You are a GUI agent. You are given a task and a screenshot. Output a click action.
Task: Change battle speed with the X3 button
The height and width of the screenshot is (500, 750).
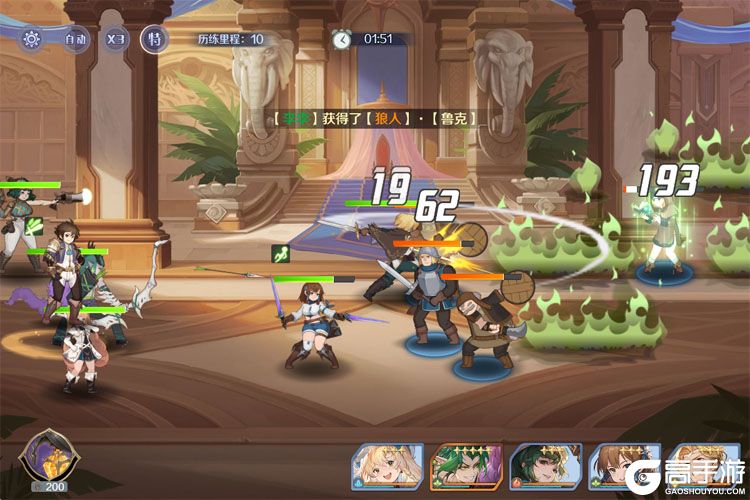pyautogui.click(x=116, y=39)
